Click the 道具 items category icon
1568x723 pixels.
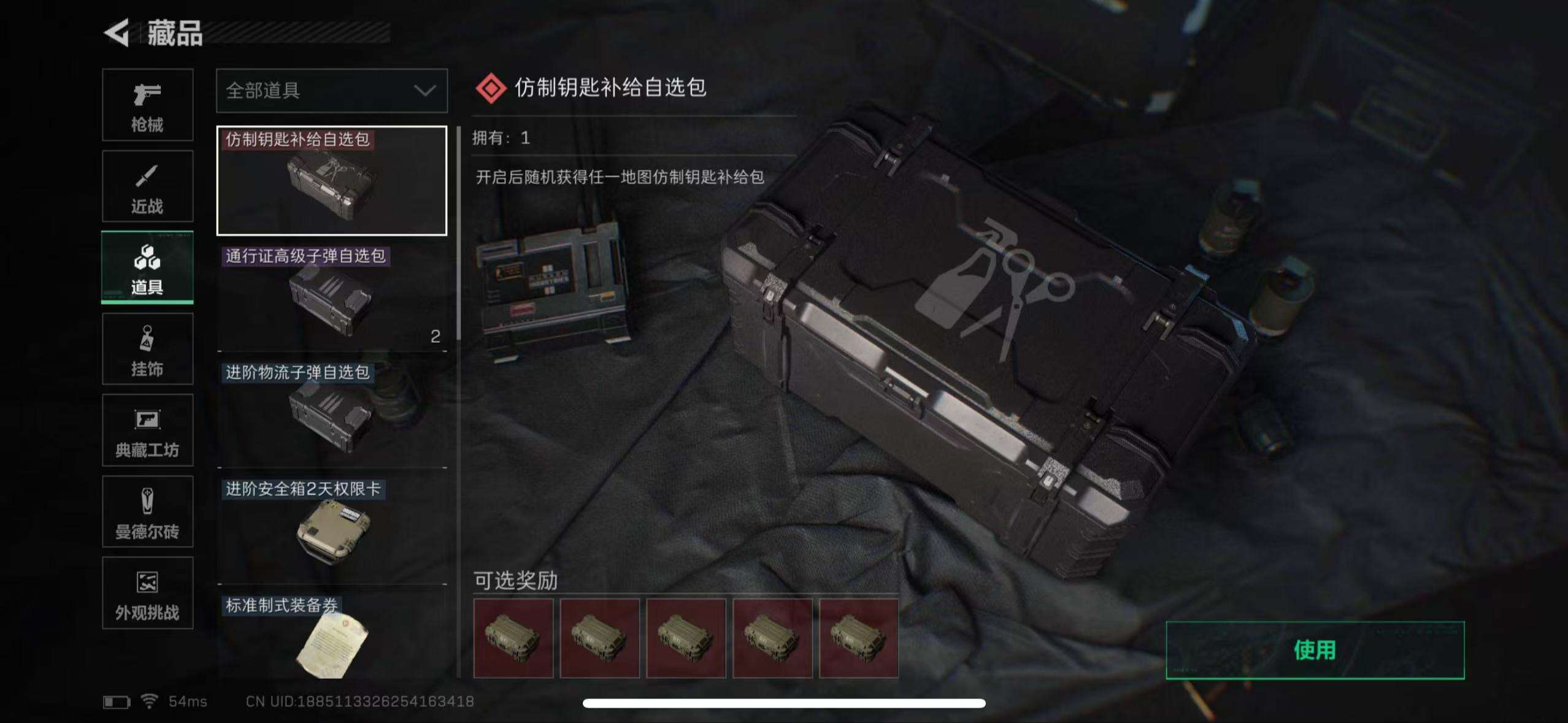click(147, 267)
